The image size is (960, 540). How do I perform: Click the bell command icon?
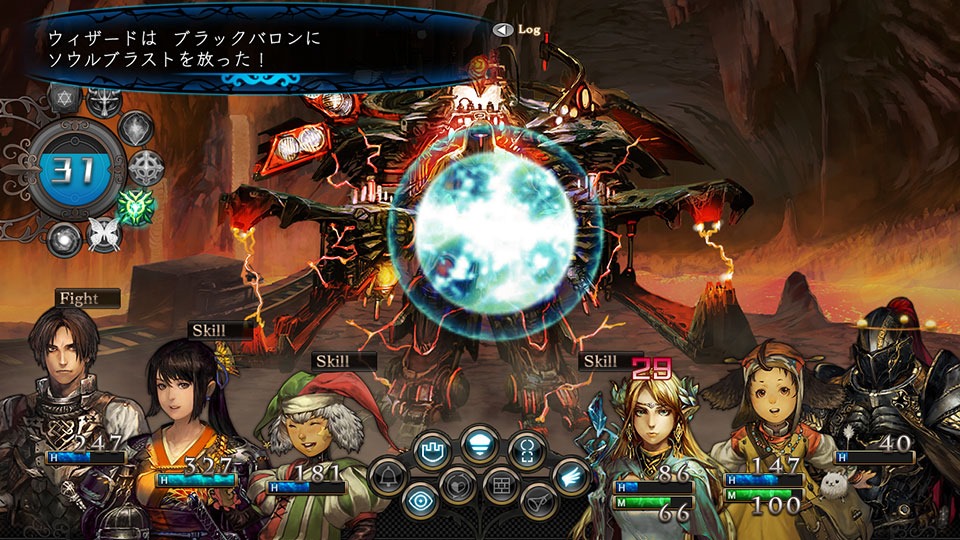[x=388, y=477]
